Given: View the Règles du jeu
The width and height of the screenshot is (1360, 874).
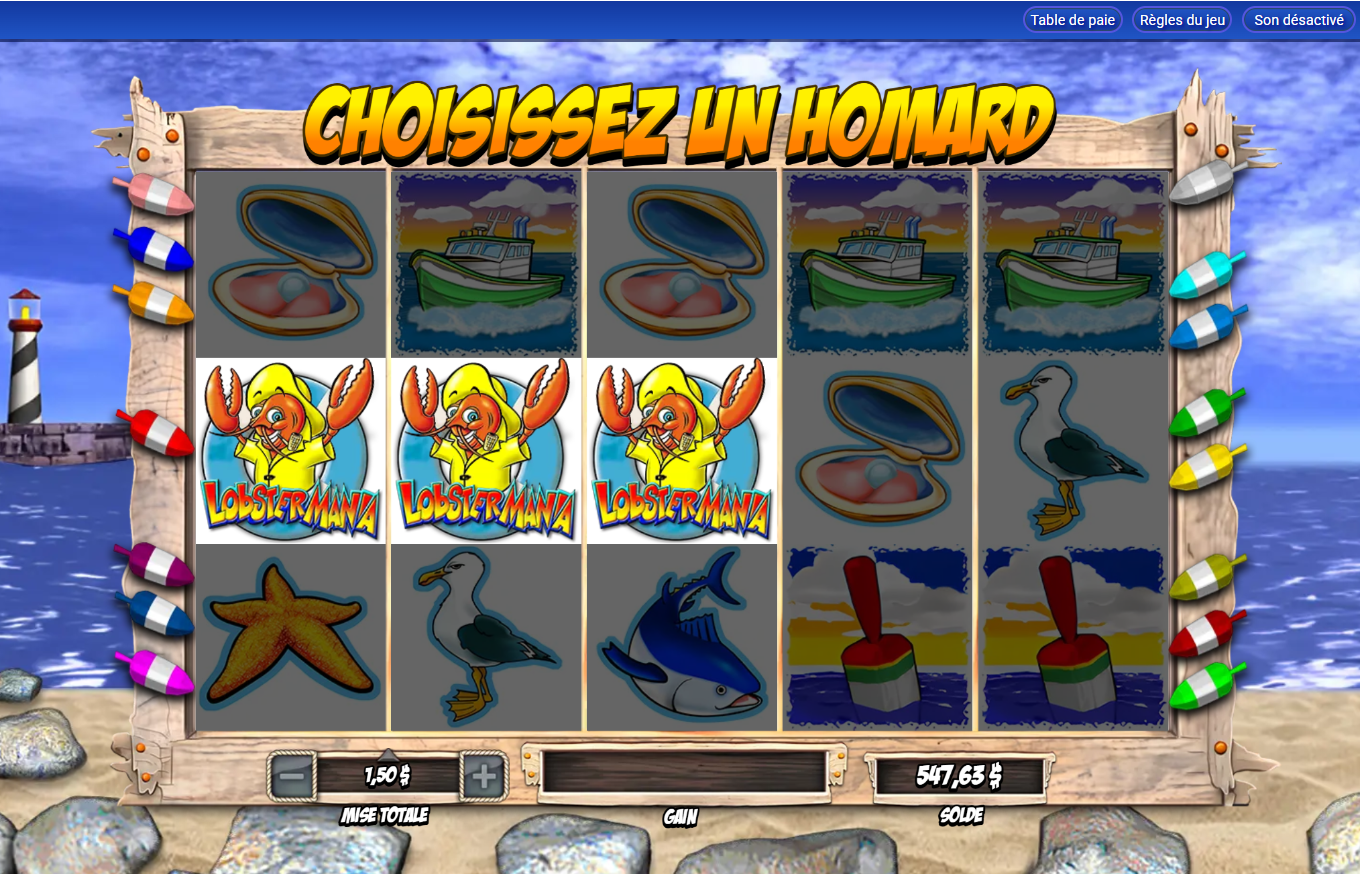Looking at the screenshot, I should click(1181, 18).
